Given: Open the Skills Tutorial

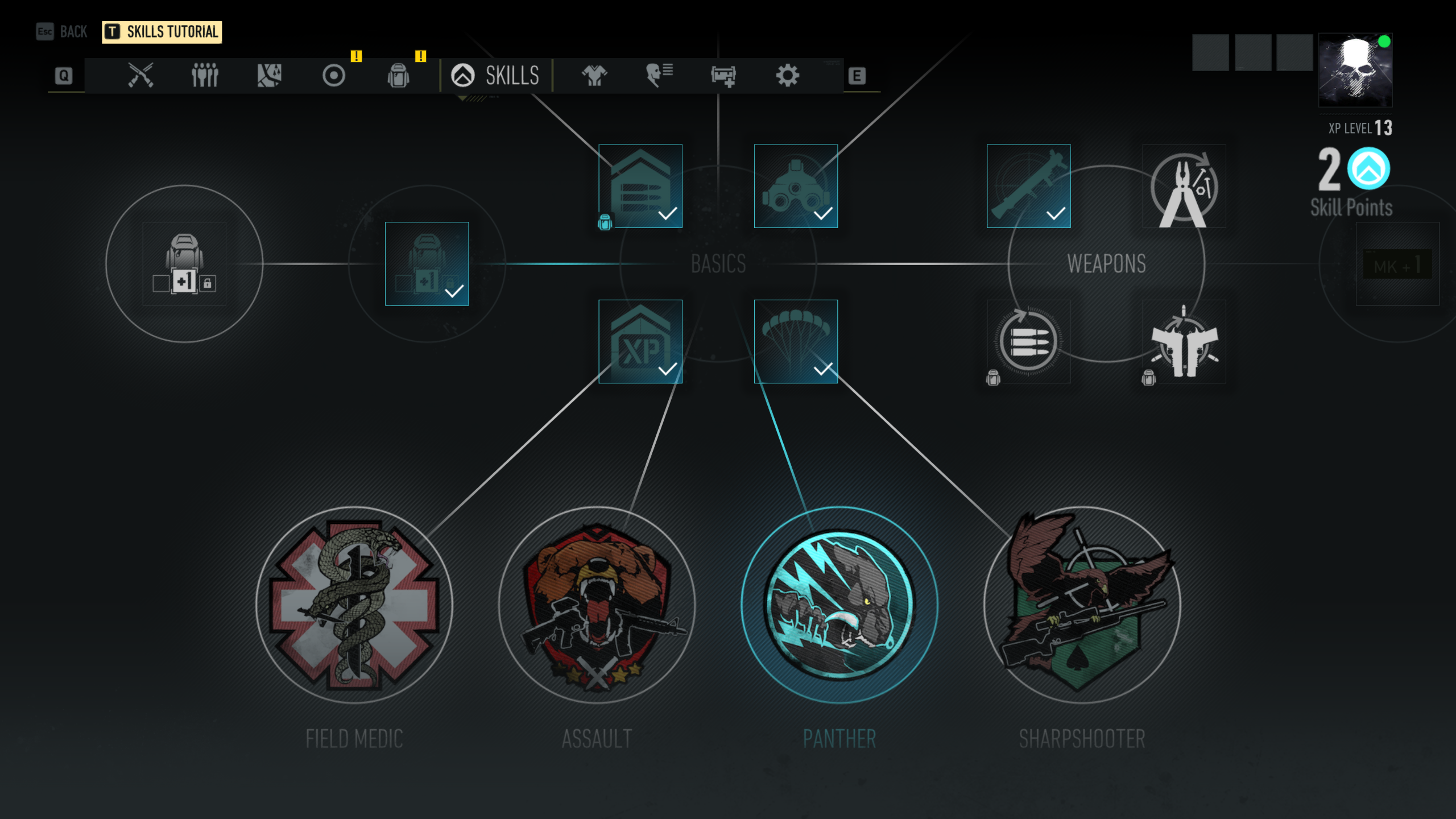Looking at the screenshot, I should pos(162,32).
